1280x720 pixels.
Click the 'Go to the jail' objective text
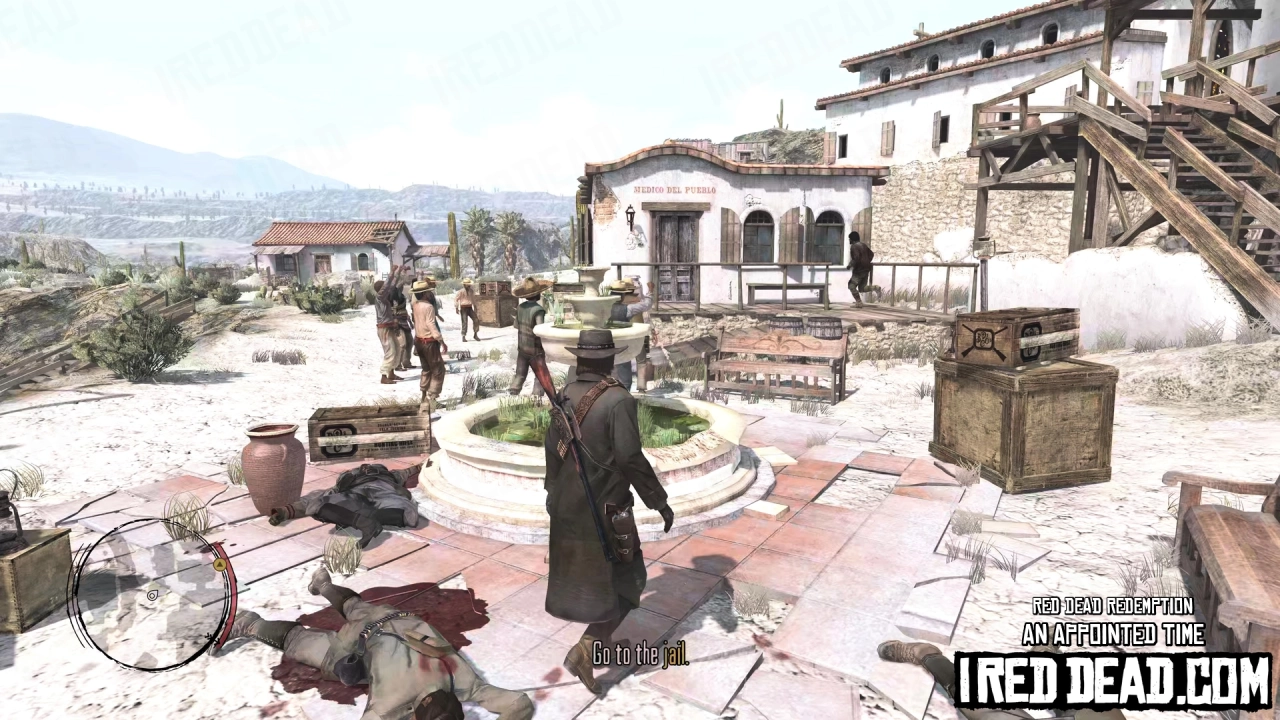[641, 655]
